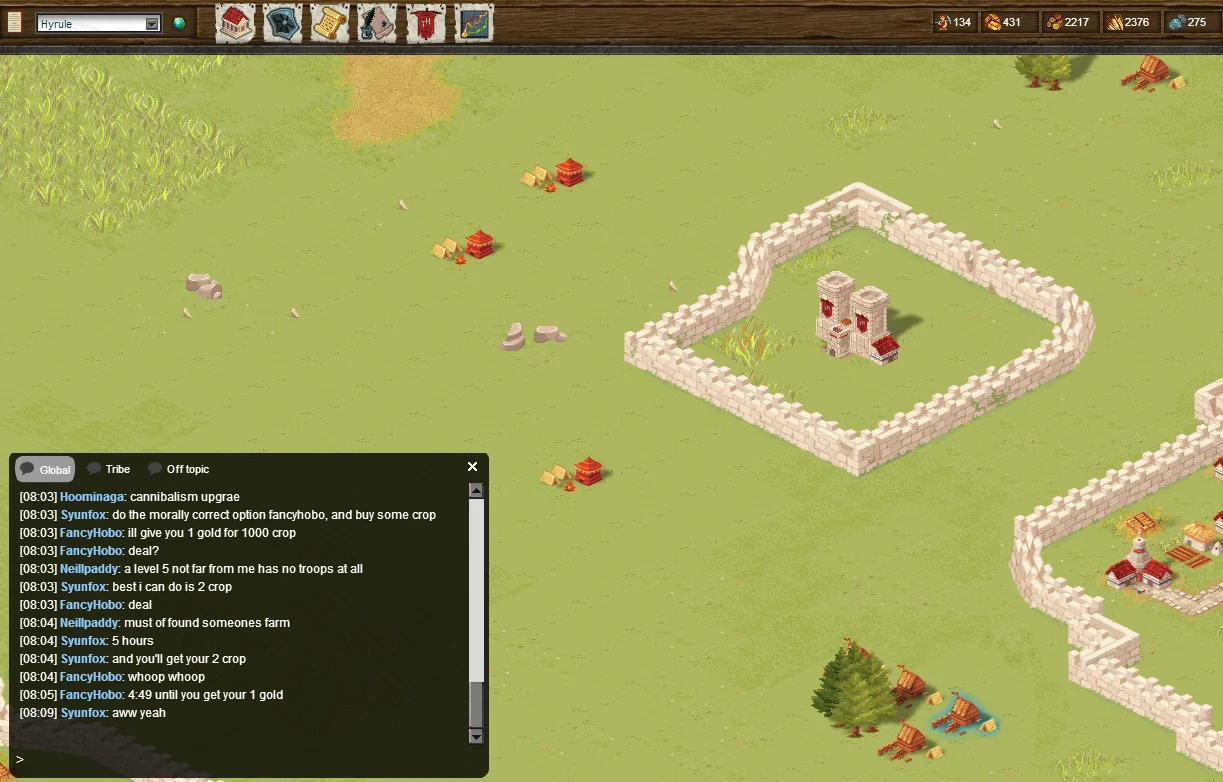
Task: Switch to the Off topic chat tab
Action: coord(178,469)
